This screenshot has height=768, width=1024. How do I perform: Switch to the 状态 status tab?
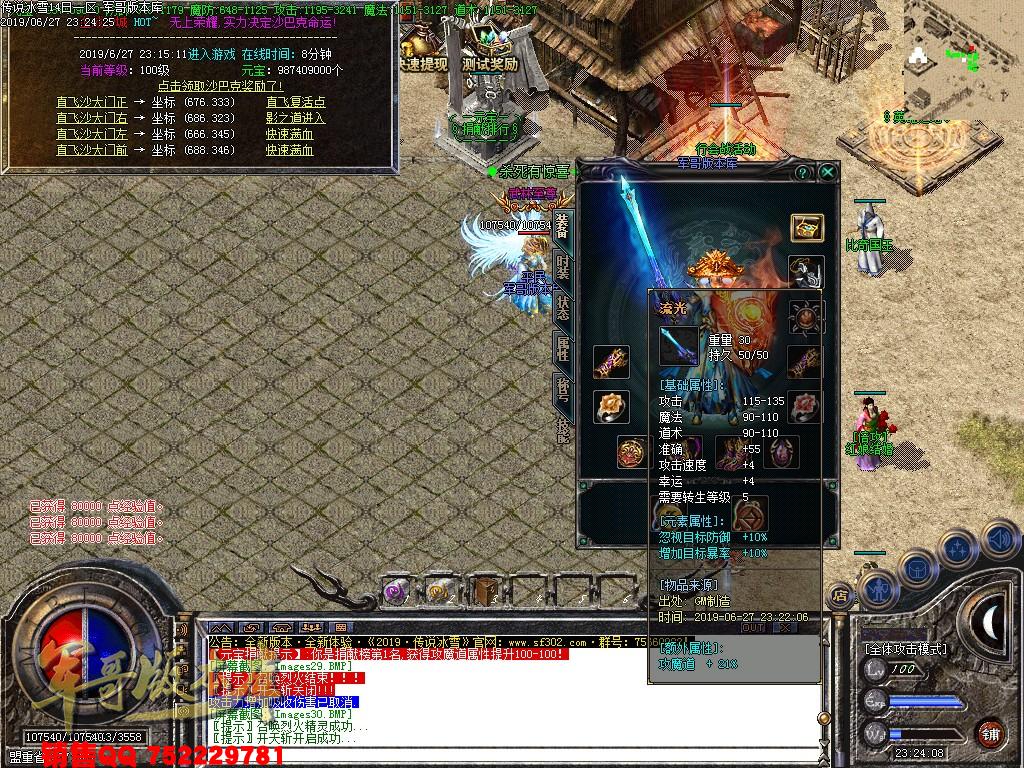coord(563,308)
